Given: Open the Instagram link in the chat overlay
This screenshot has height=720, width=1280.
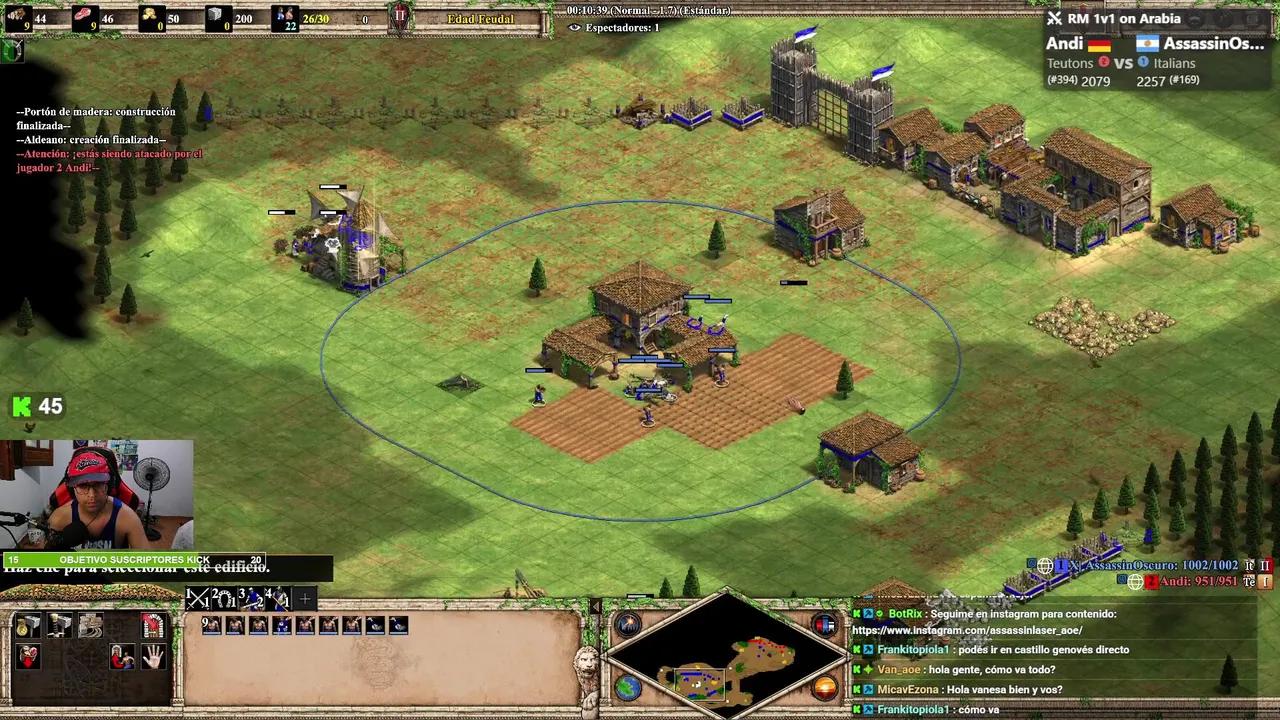Looking at the screenshot, I should pyautogui.click(x=965, y=631).
